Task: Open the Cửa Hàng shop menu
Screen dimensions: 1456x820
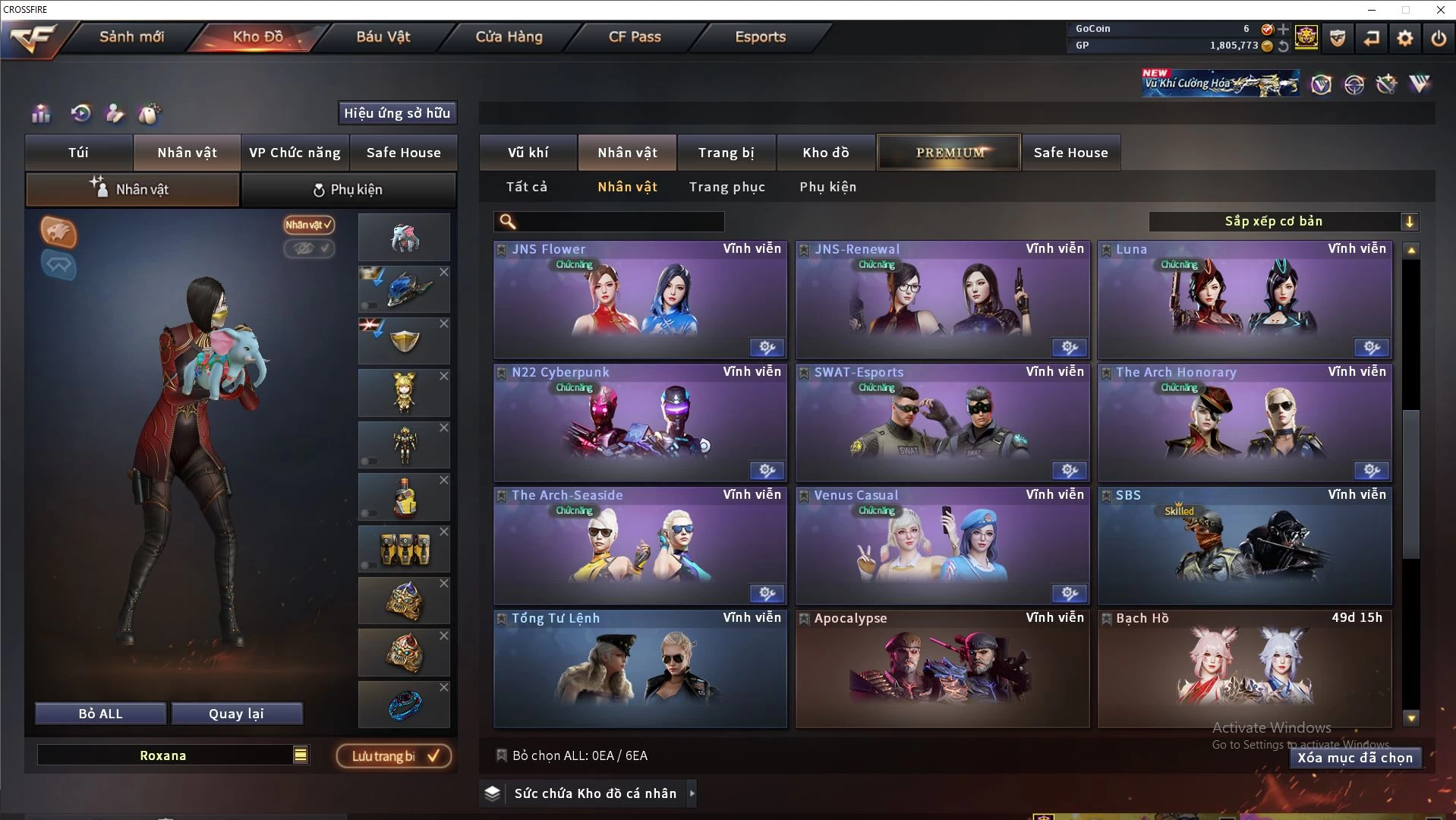Action: pos(509,36)
